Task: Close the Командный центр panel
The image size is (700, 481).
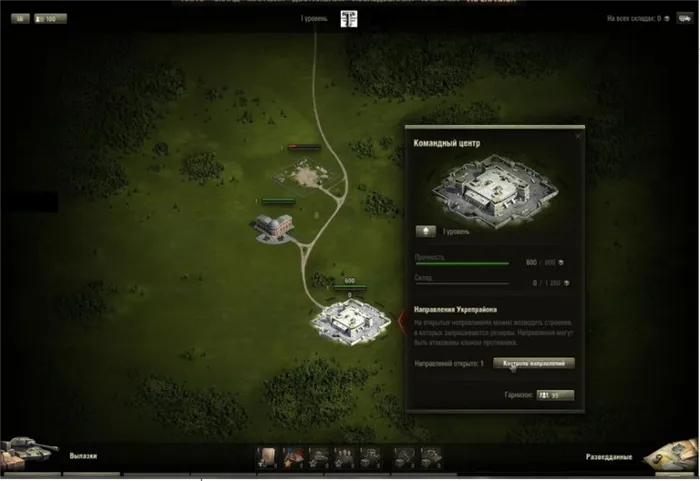Action: (577, 135)
